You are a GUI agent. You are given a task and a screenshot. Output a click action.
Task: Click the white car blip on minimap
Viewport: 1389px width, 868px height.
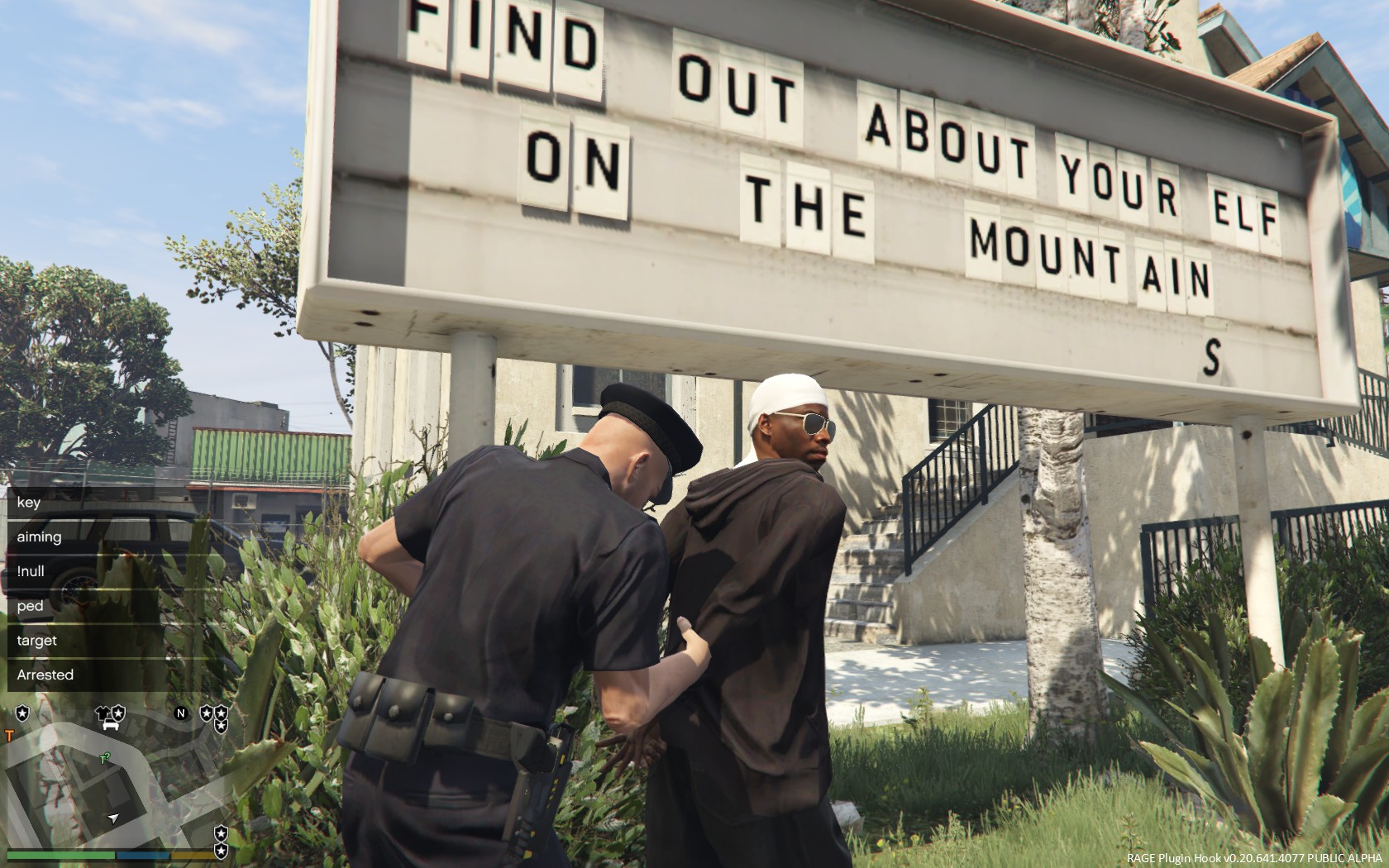[111, 725]
